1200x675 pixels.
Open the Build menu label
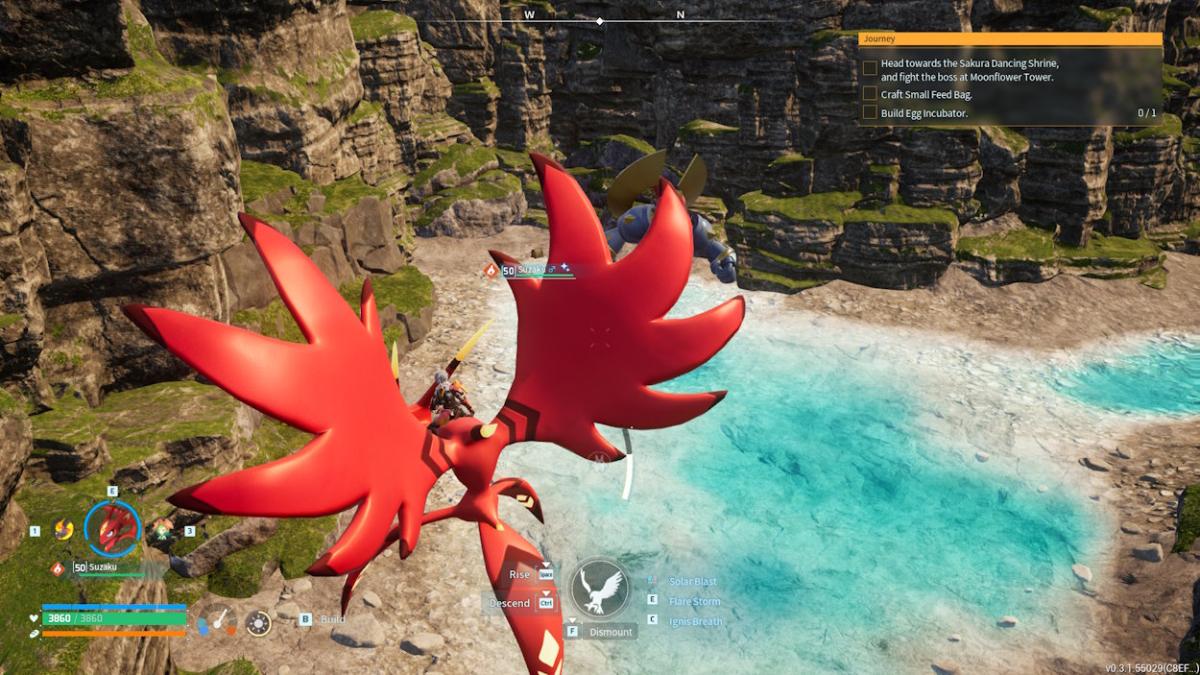pyautogui.click(x=332, y=619)
